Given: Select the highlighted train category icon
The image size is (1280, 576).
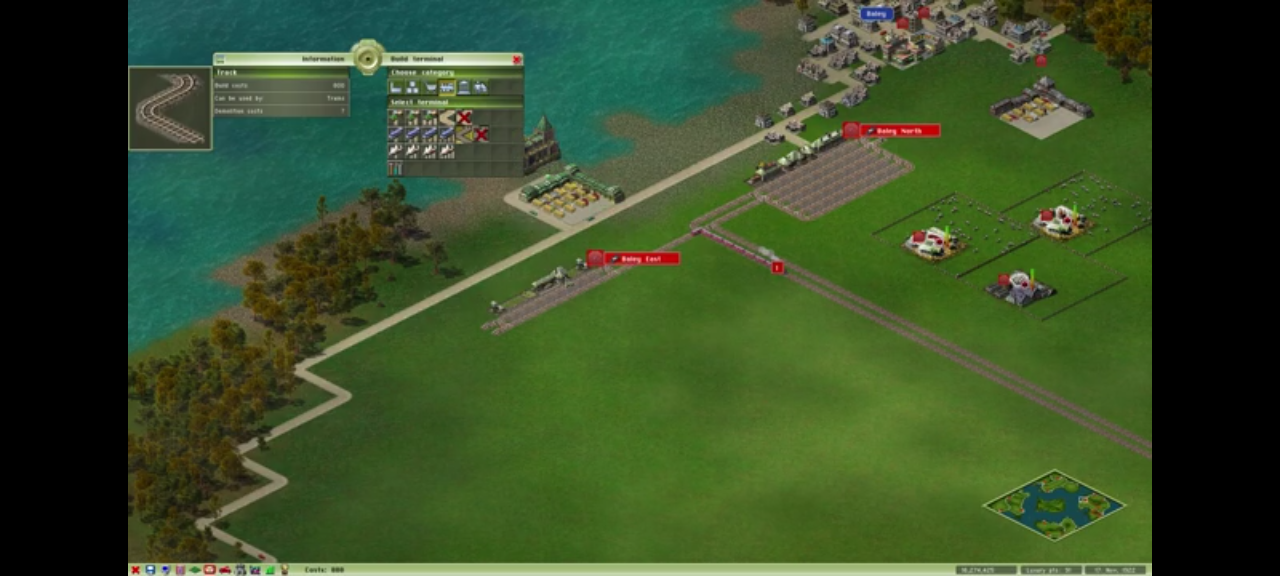Looking at the screenshot, I should [x=447, y=88].
